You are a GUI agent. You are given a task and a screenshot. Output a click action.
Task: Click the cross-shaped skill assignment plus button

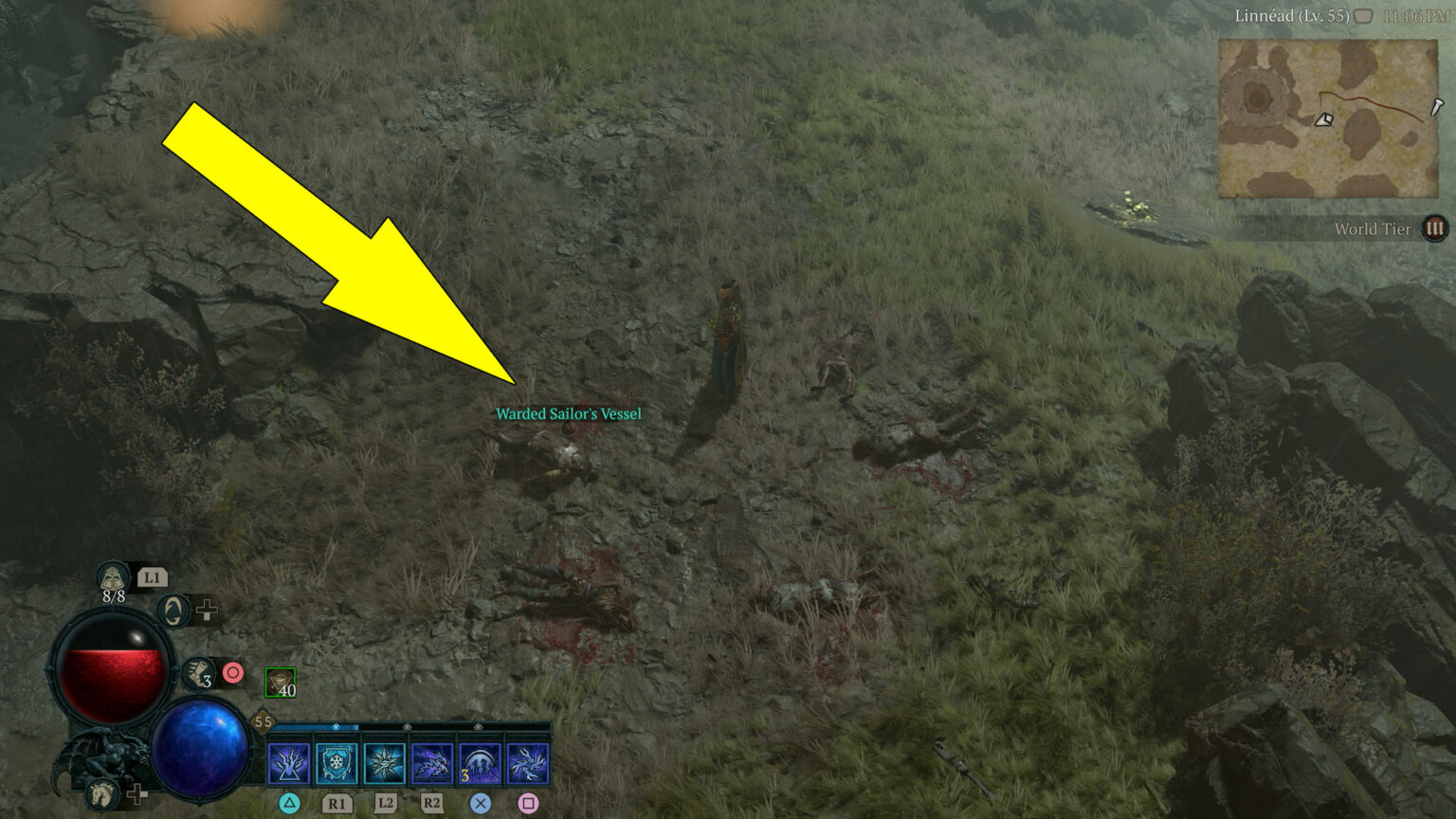[206, 611]
